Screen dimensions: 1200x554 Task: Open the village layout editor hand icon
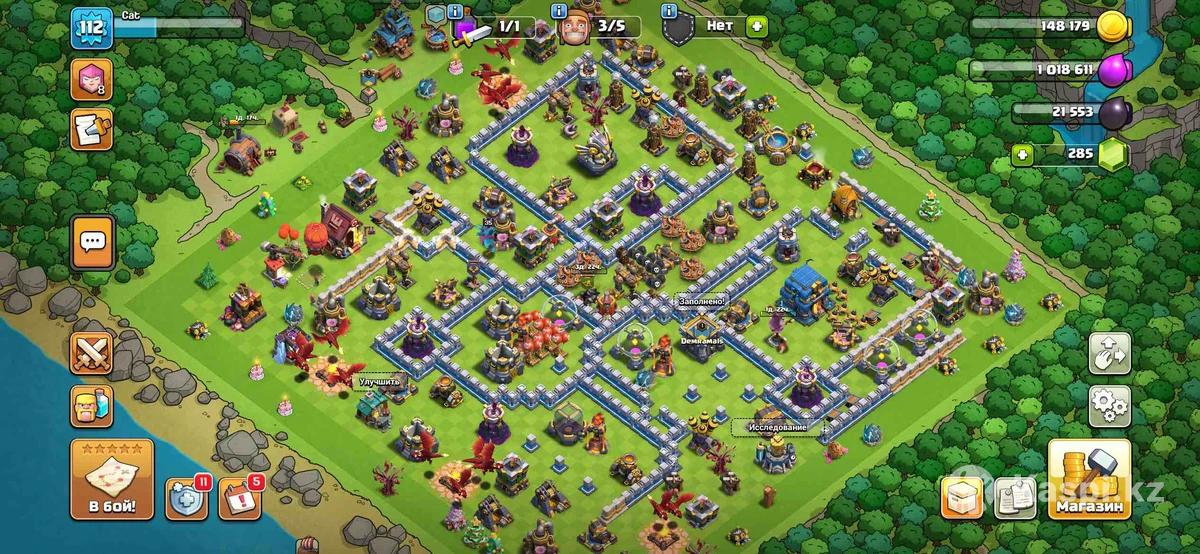[1109, 353]
